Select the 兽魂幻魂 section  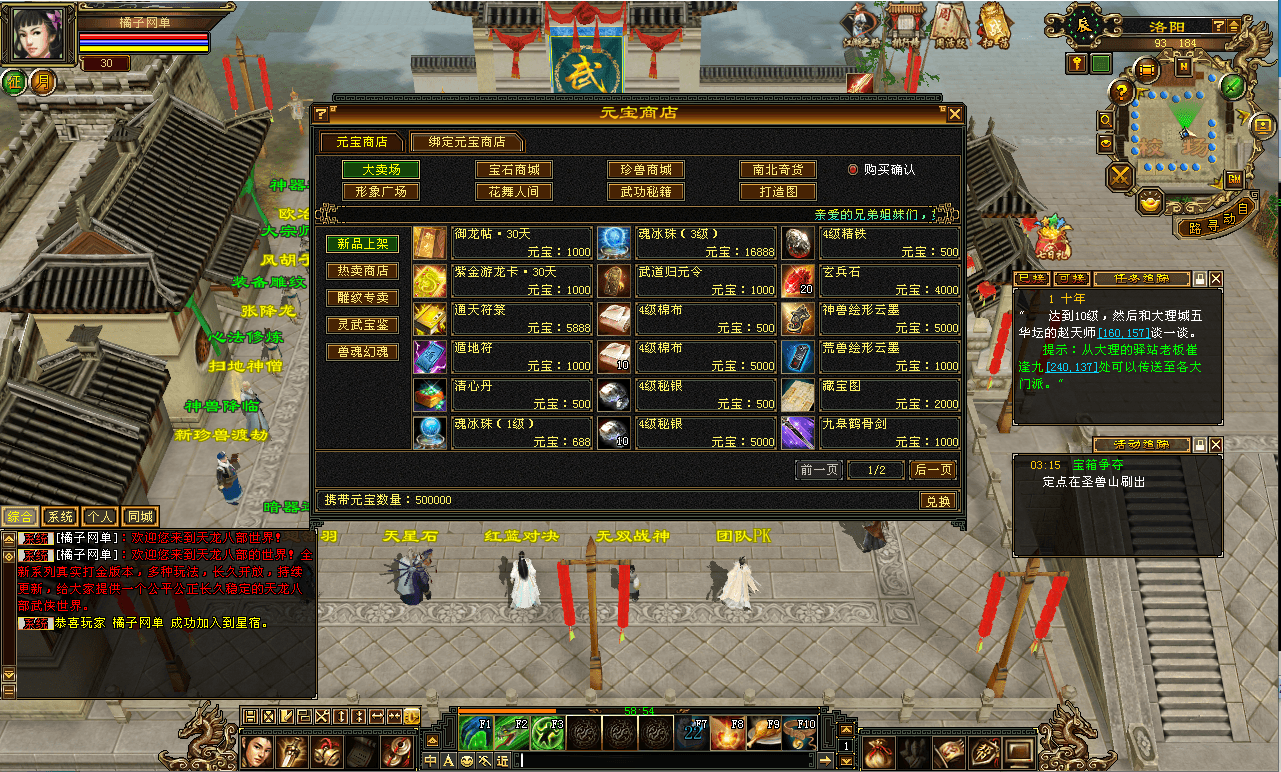pos(362,352)
